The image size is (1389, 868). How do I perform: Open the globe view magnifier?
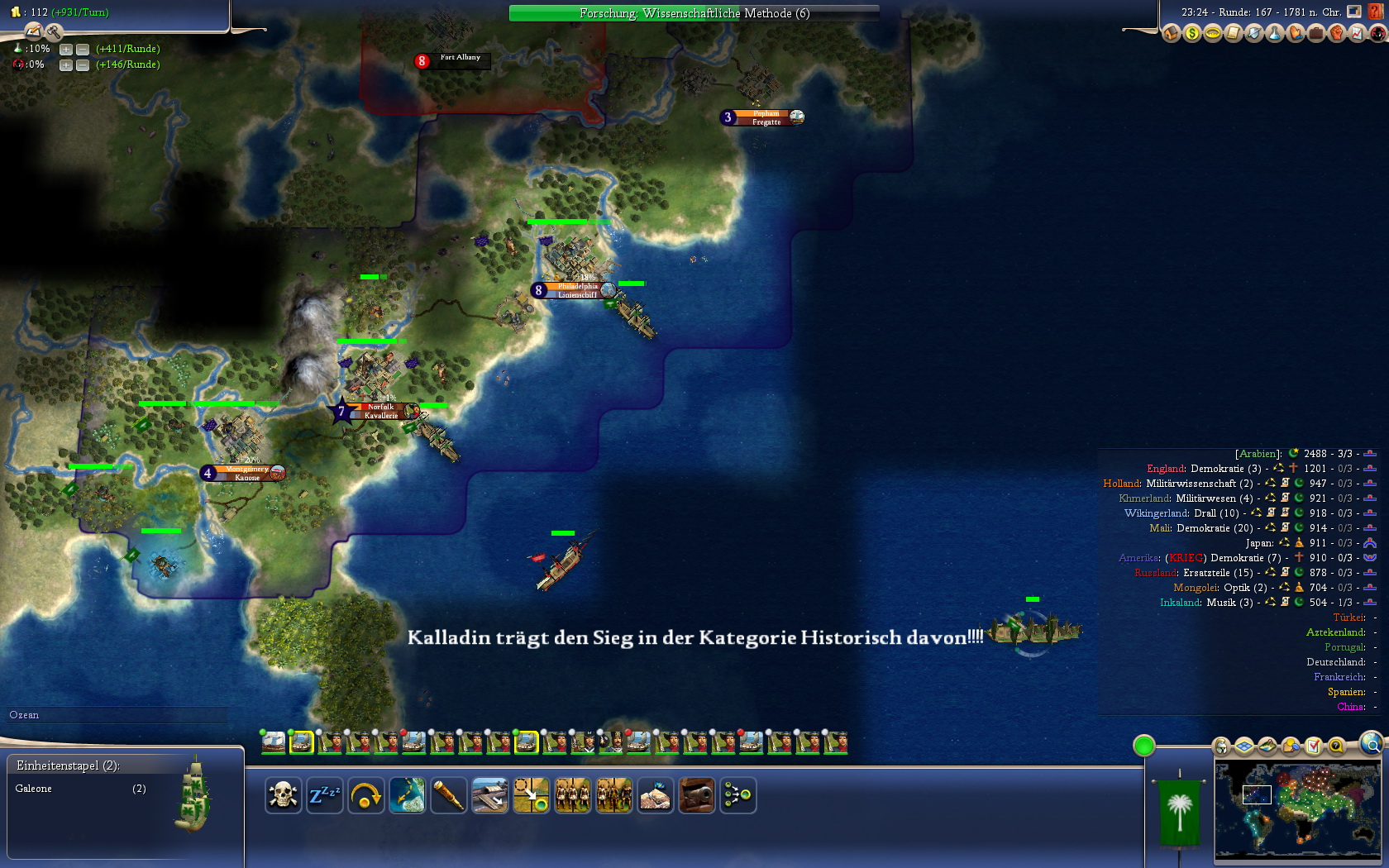1372,744
